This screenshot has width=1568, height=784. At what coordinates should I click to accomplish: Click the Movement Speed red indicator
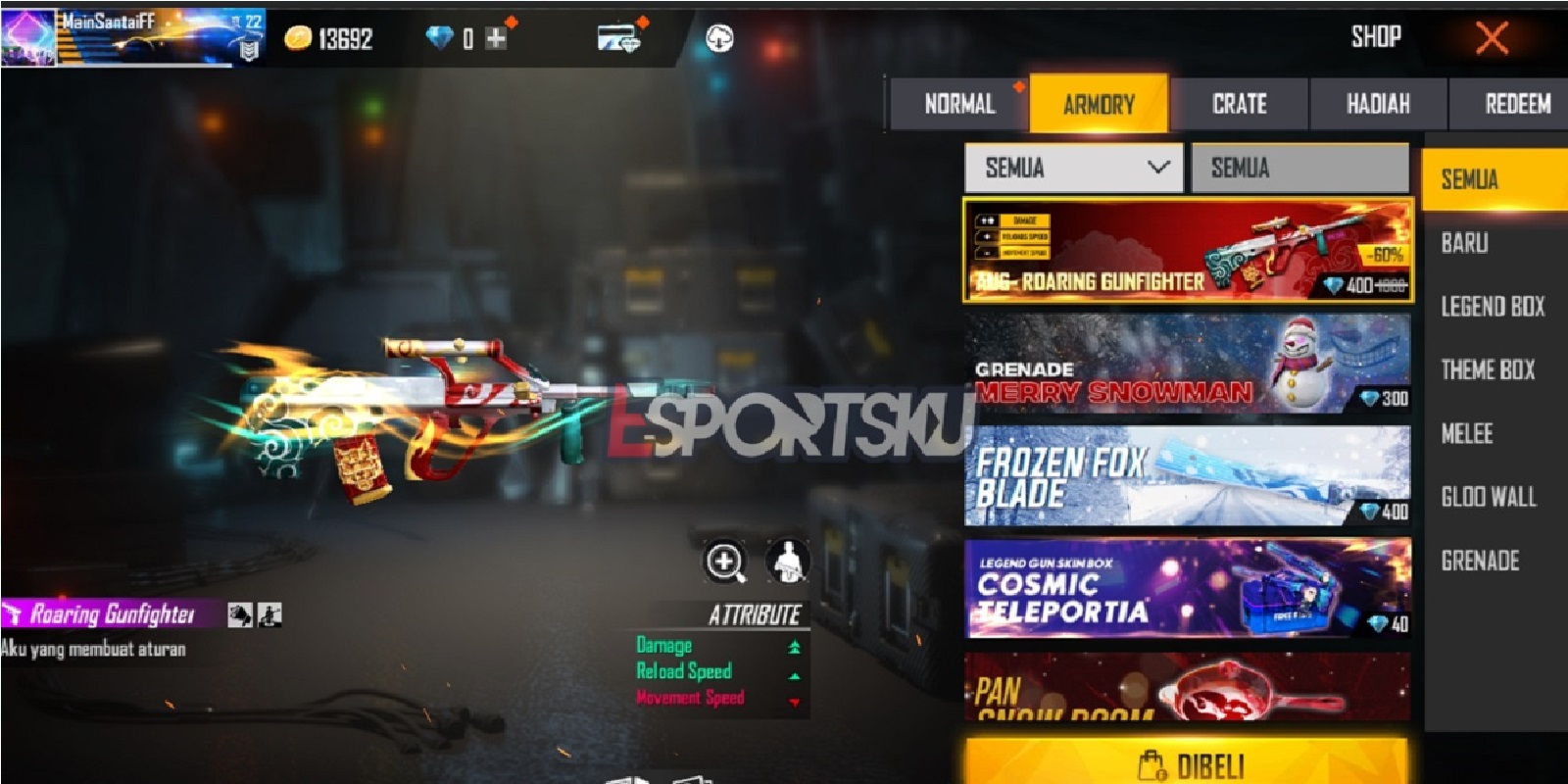[794, 699]
